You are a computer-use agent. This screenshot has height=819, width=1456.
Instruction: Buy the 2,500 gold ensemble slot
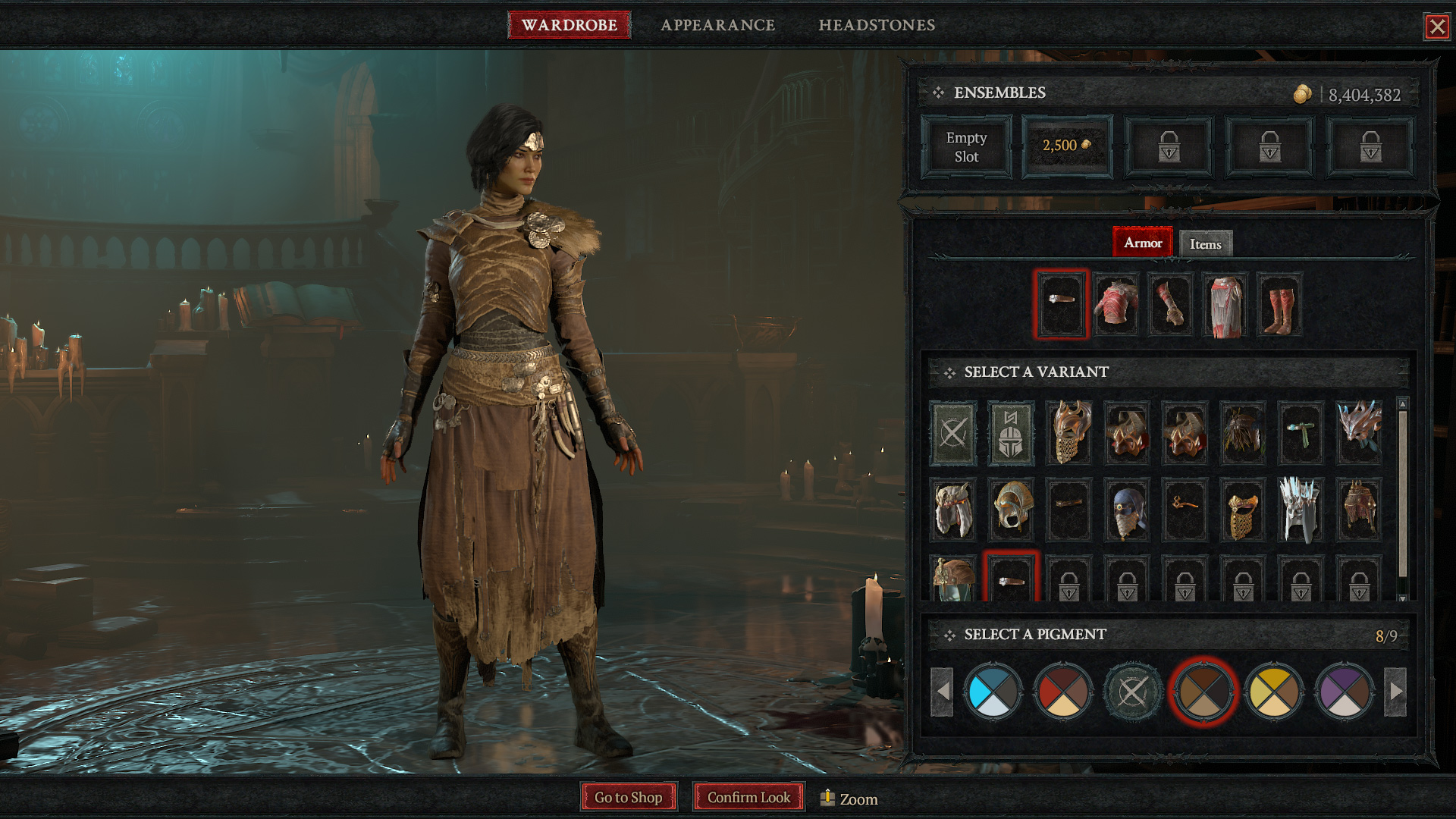(1067, 146)
